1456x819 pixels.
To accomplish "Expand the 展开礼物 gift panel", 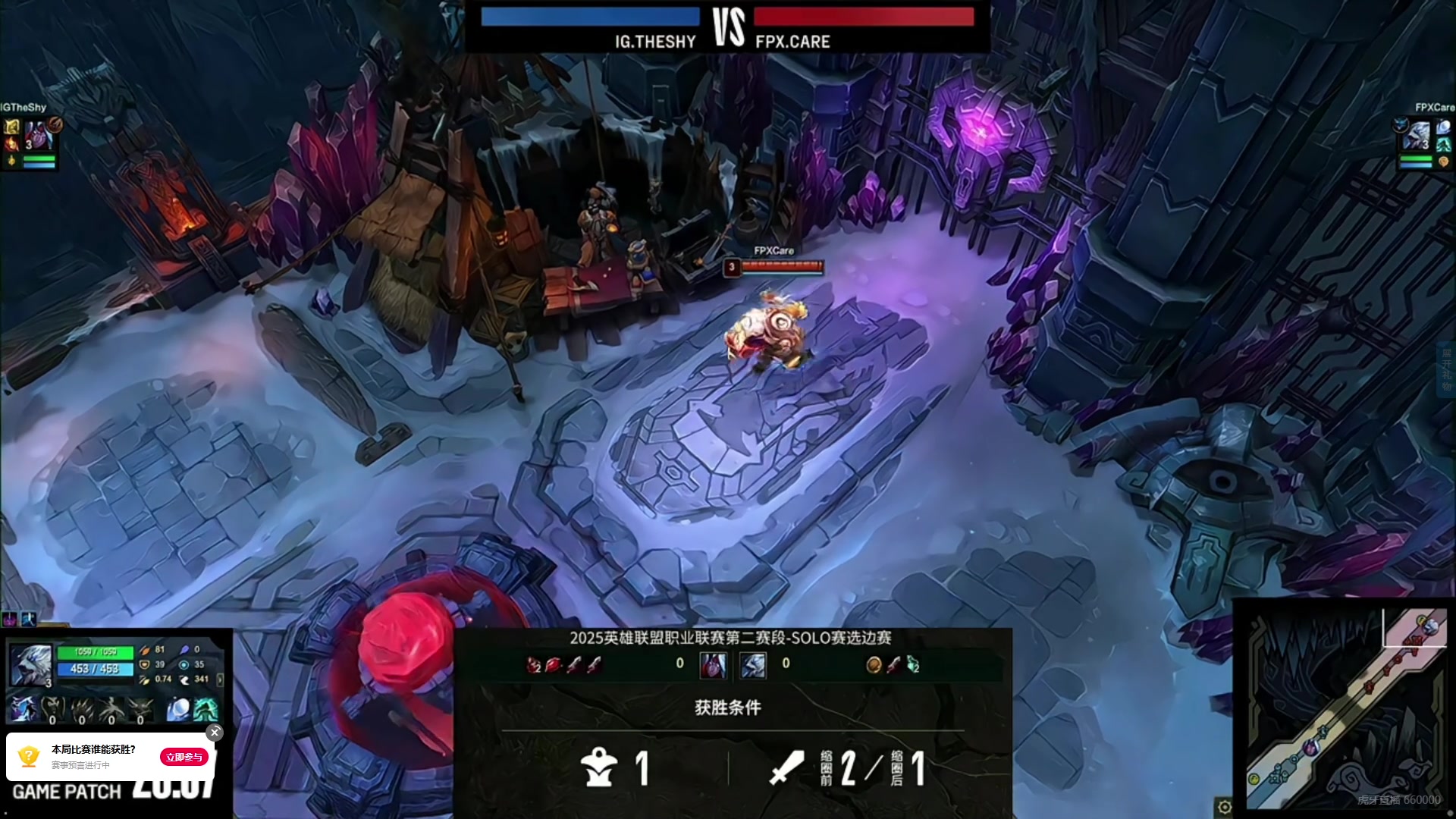I will pos(1446,369).
